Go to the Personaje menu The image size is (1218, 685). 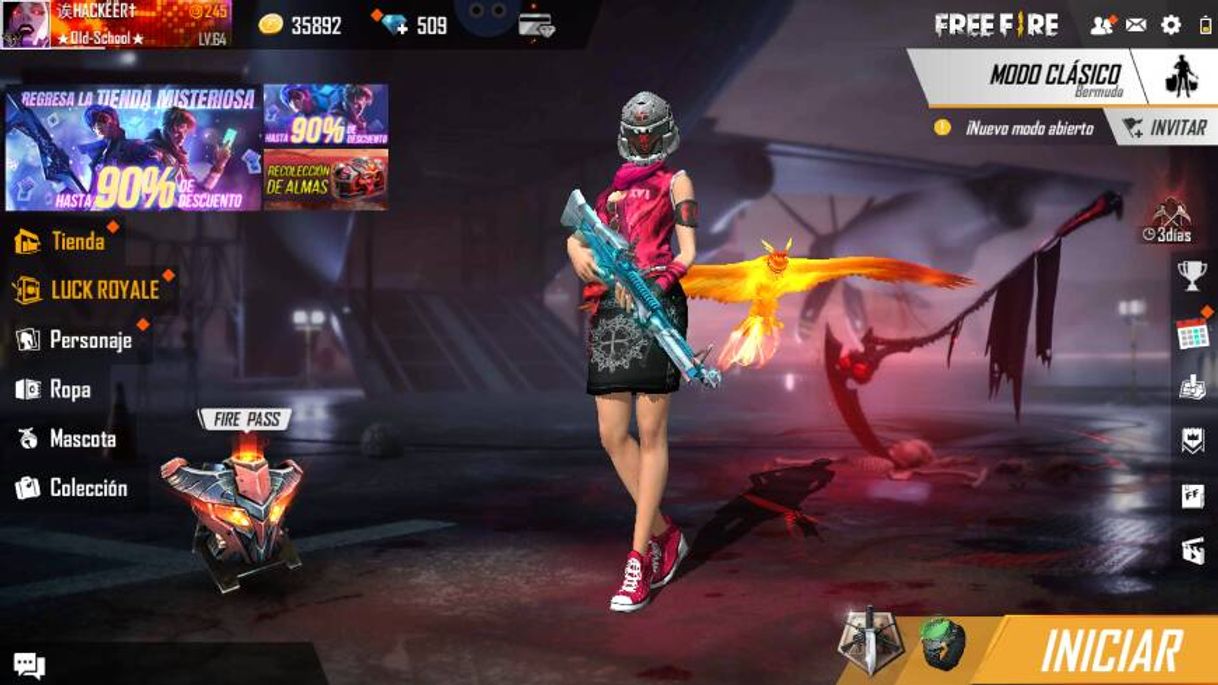[75, 340]
